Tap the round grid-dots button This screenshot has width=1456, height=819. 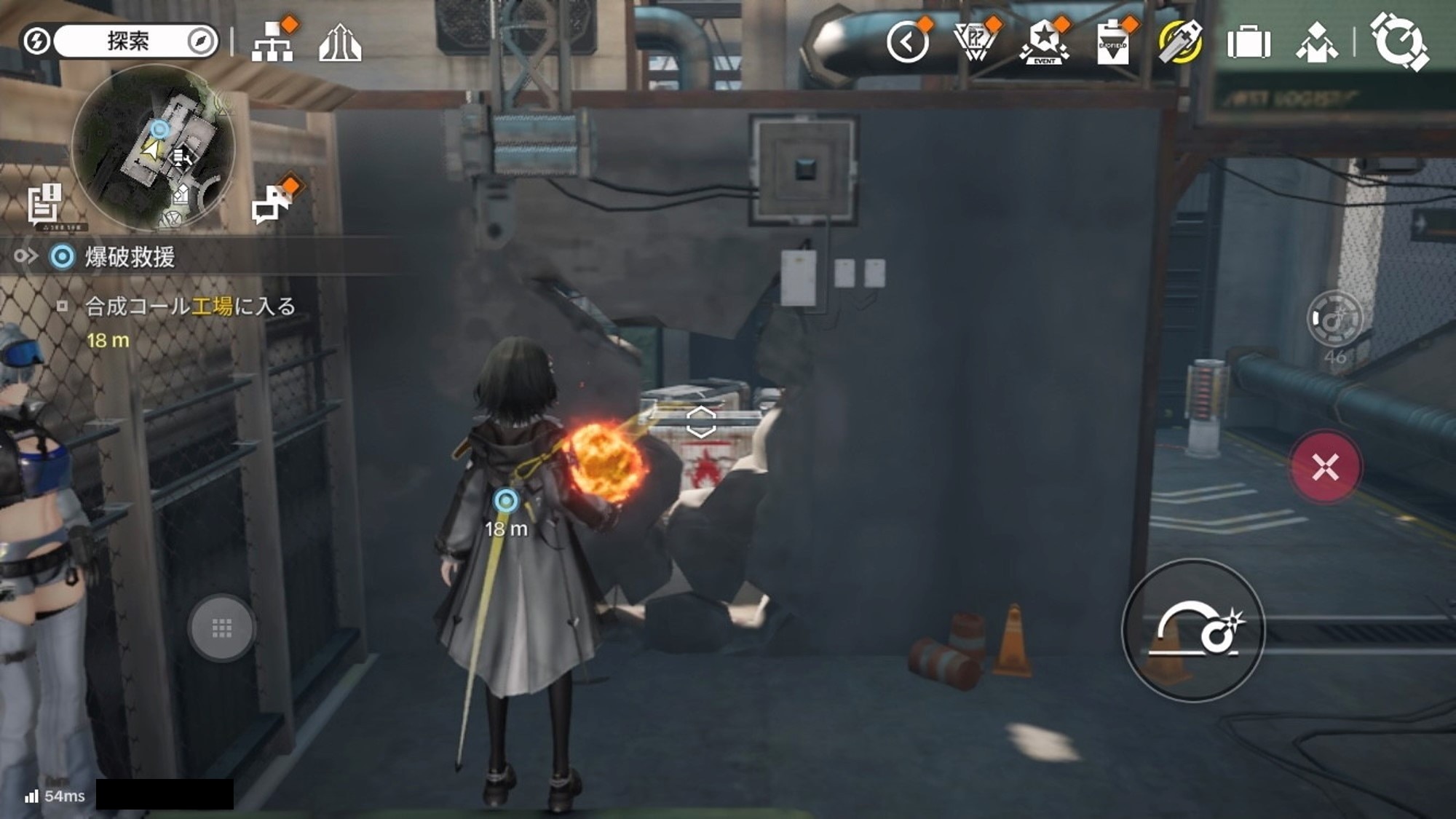[221, 628]
